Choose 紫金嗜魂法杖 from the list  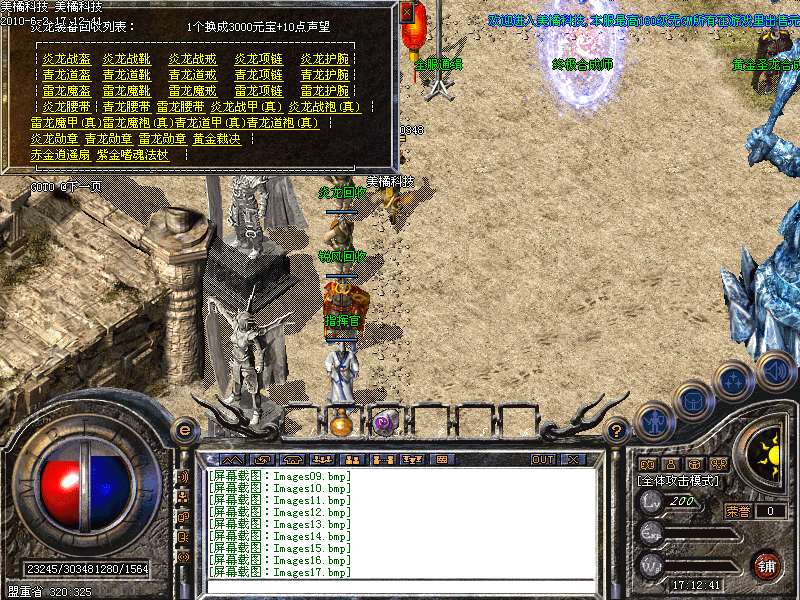coord(132,155)
